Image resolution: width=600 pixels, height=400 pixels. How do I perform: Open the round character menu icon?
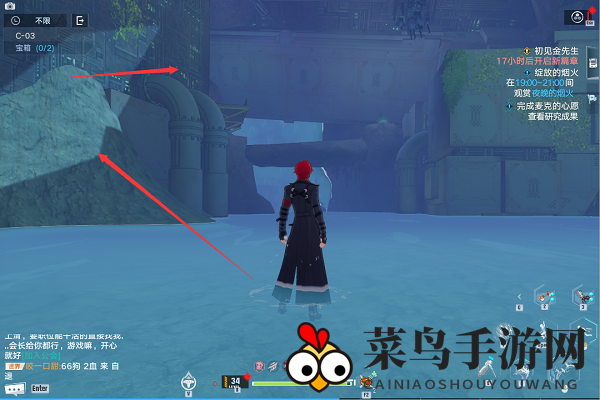tap(575, 17)
